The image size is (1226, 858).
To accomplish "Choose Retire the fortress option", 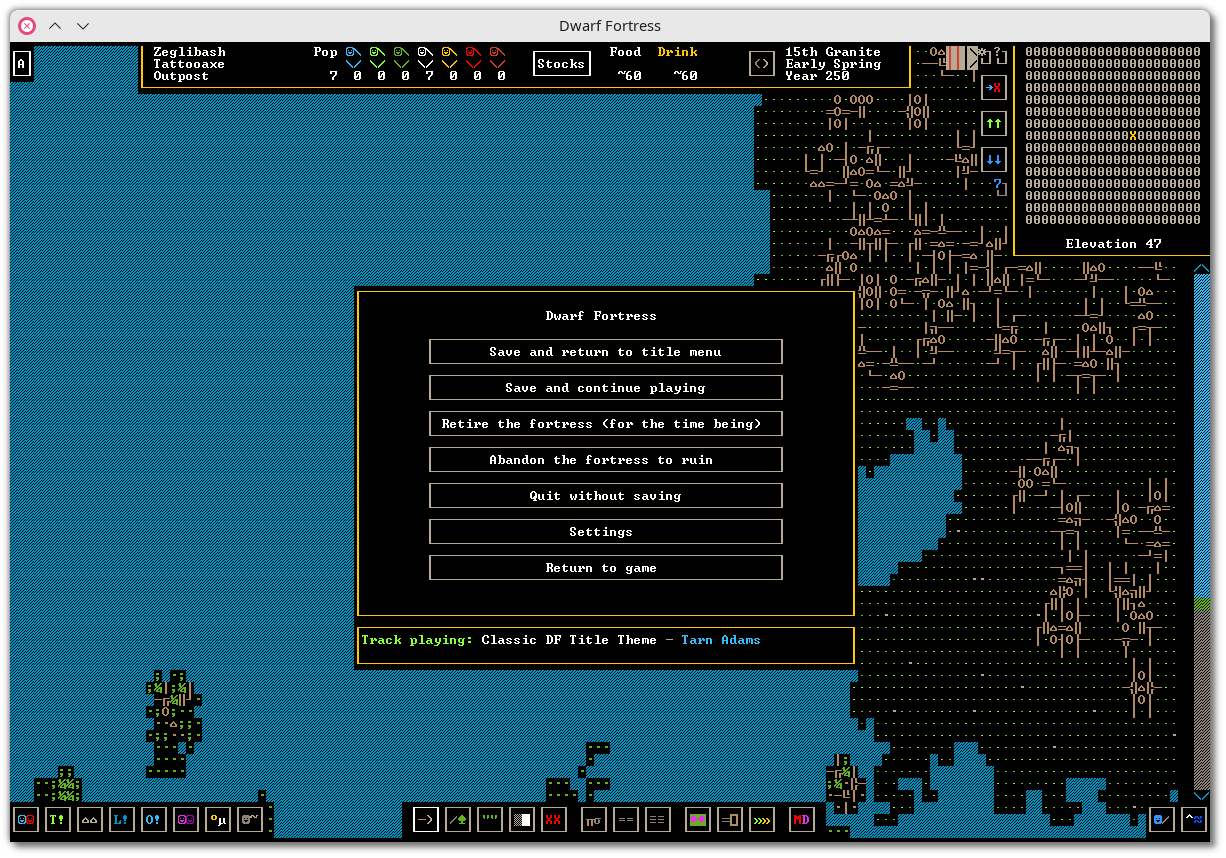I will pos(605,424).
